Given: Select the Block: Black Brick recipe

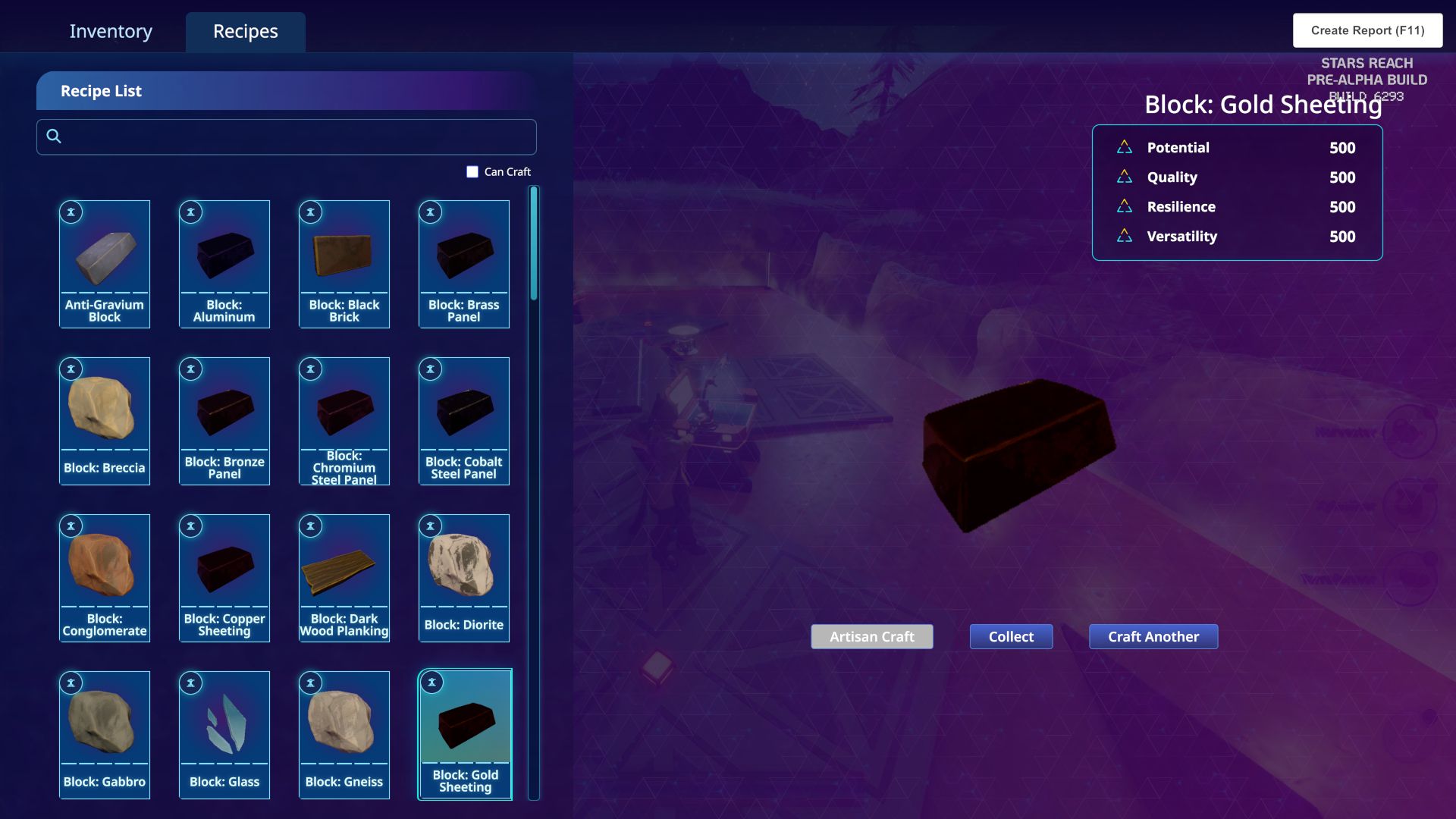Looking at the screenshot, I should coord(344,264).
